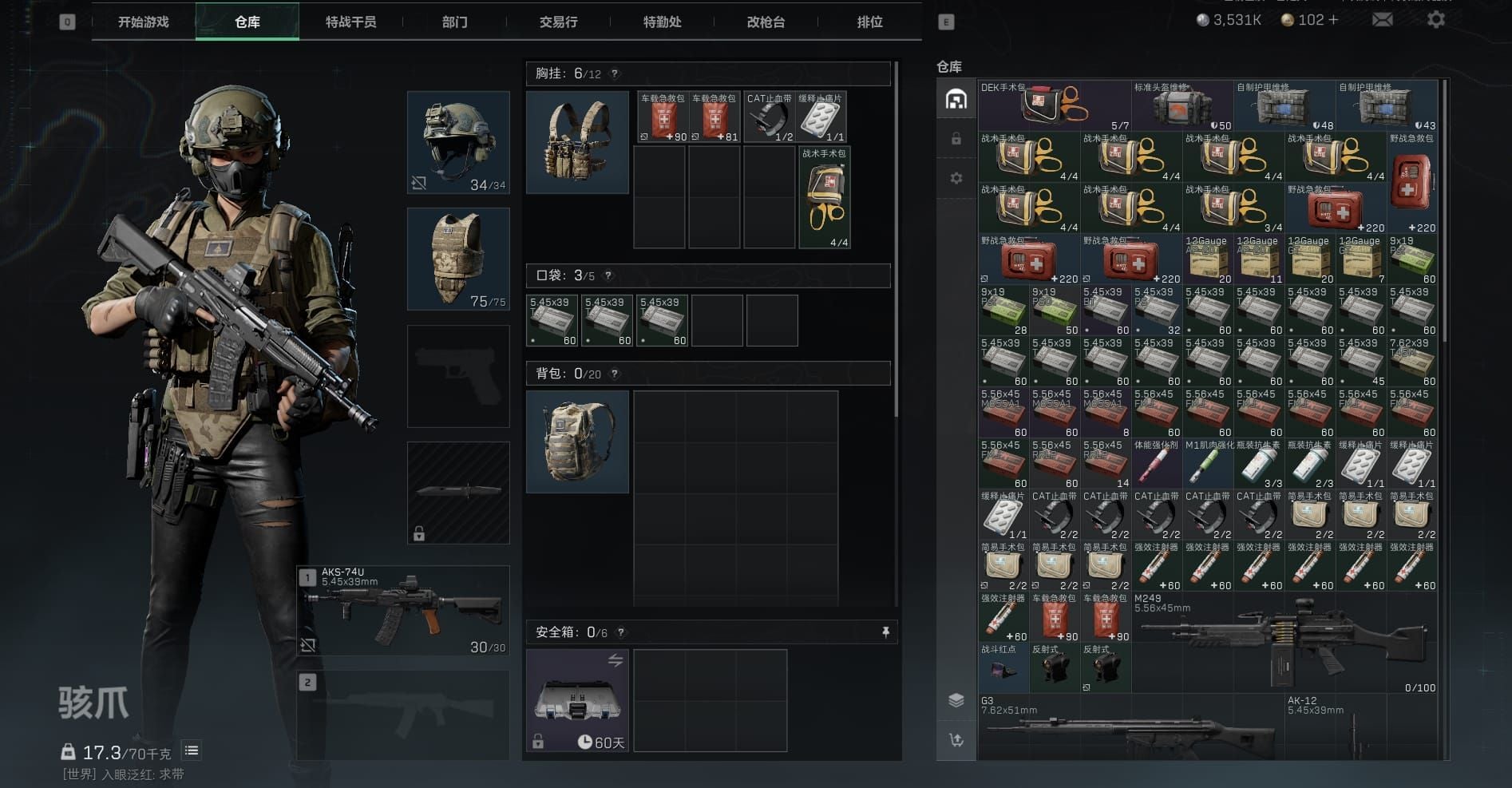
Task: Click the stacked layers icon near the sidebar bottom
Action: [x=956, y=699]
